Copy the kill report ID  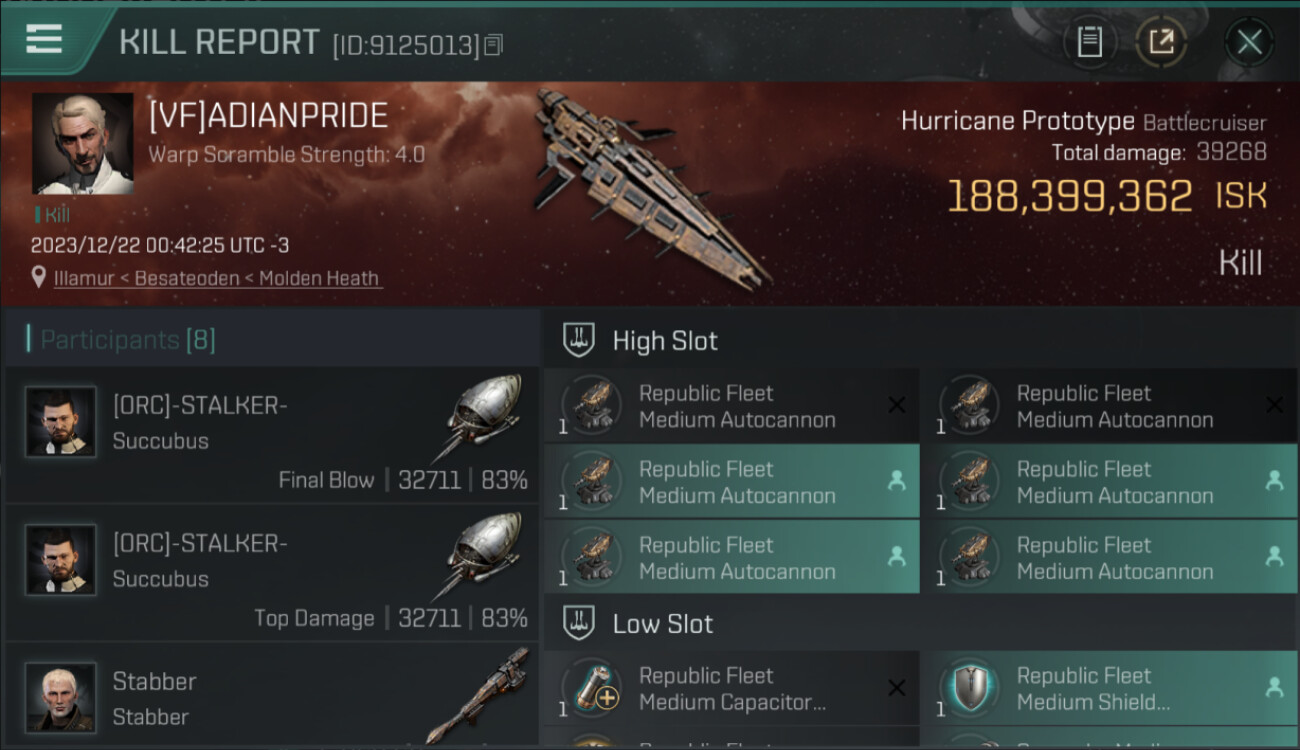(494, 45)
